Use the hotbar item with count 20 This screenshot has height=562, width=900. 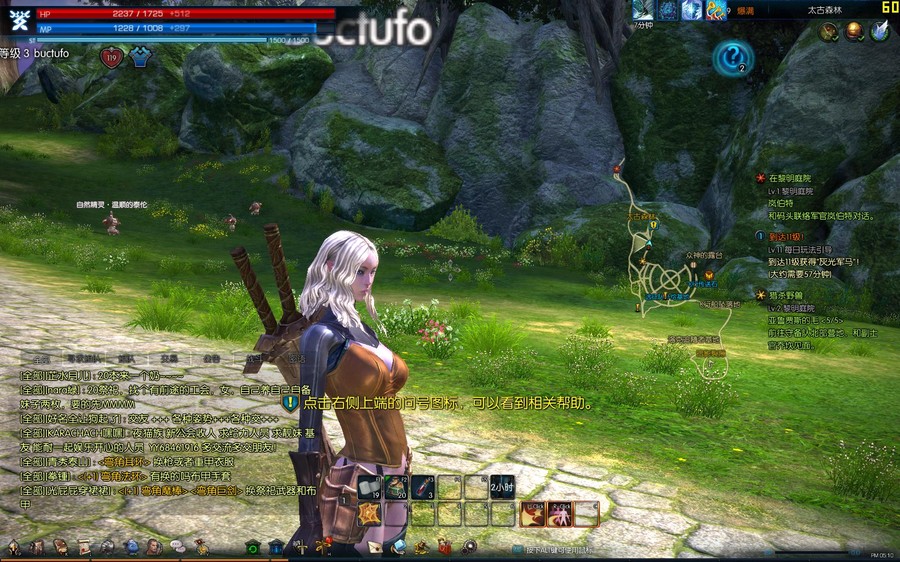point(397,487)
